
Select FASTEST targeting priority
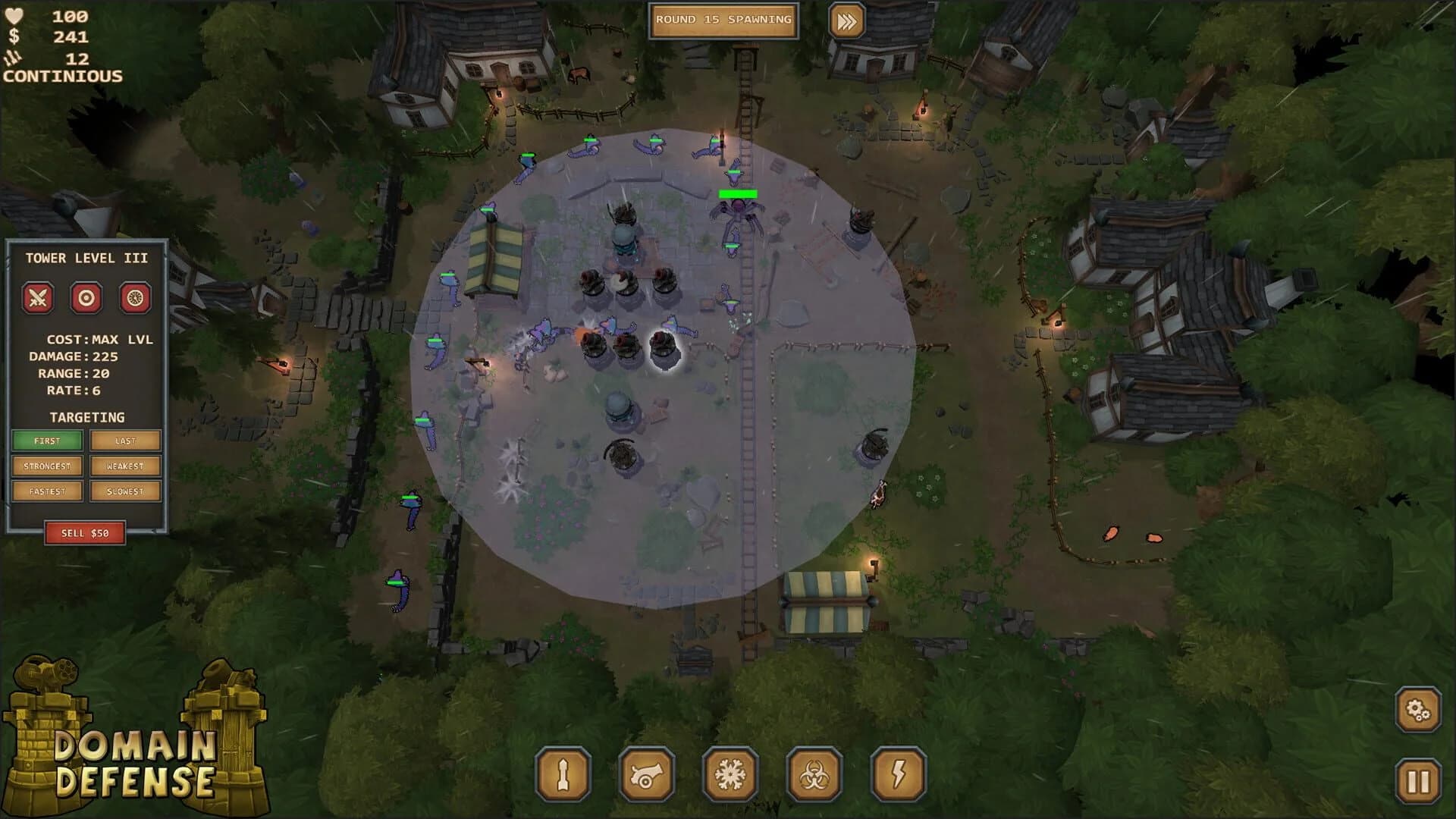click(x=47, y=491)
